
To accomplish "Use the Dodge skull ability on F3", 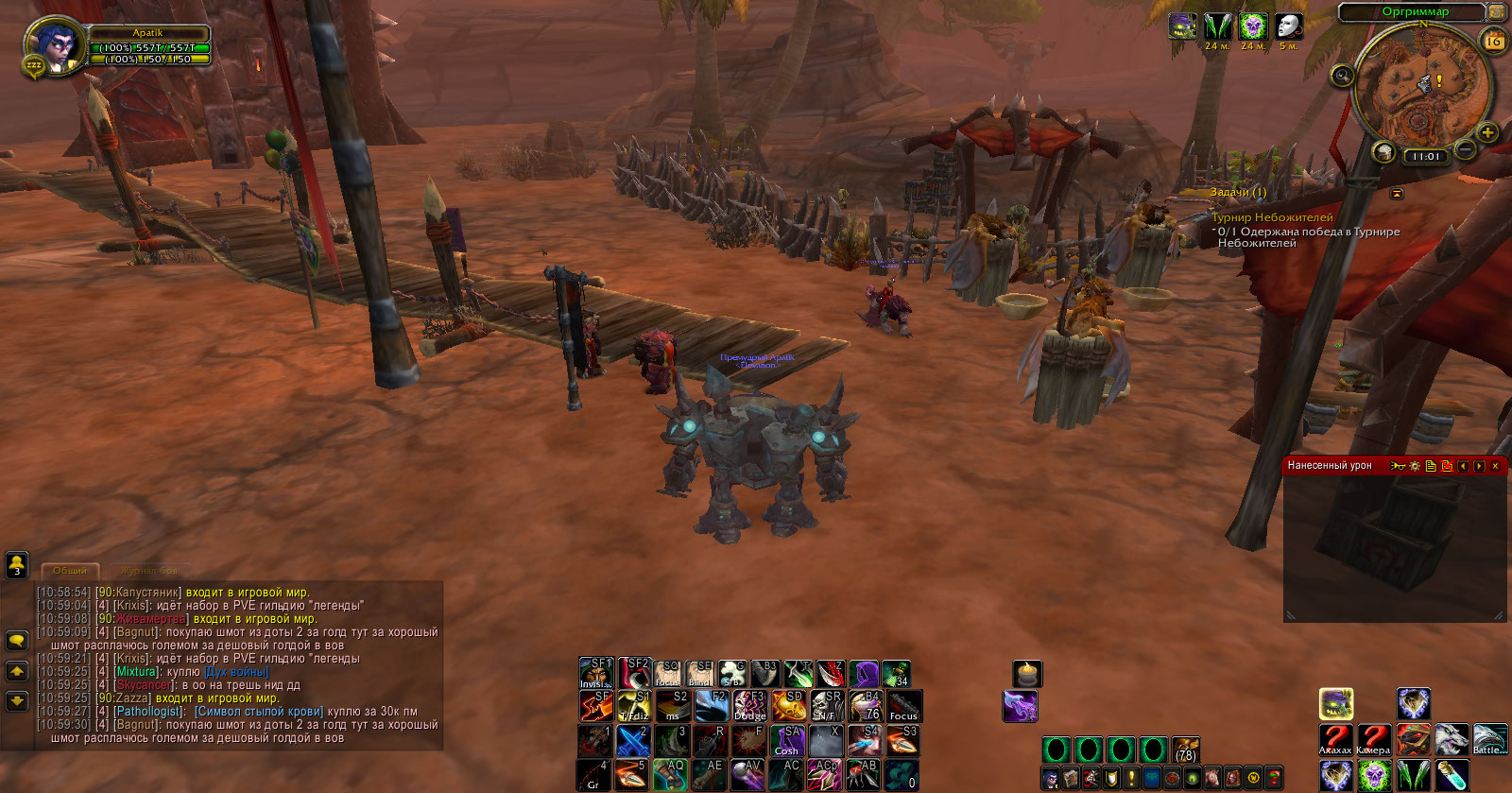I will 750,706.
